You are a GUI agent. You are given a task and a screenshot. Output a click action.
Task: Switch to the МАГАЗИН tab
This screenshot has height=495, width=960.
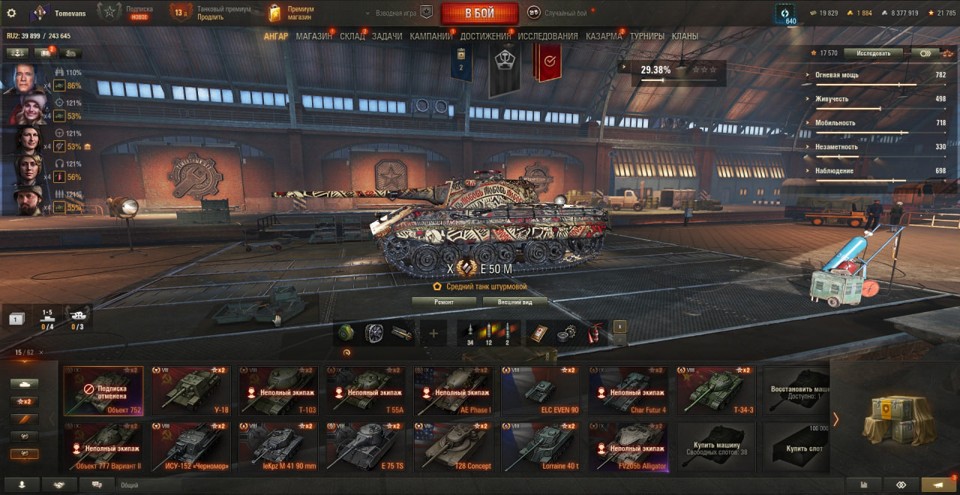point(314,36)
